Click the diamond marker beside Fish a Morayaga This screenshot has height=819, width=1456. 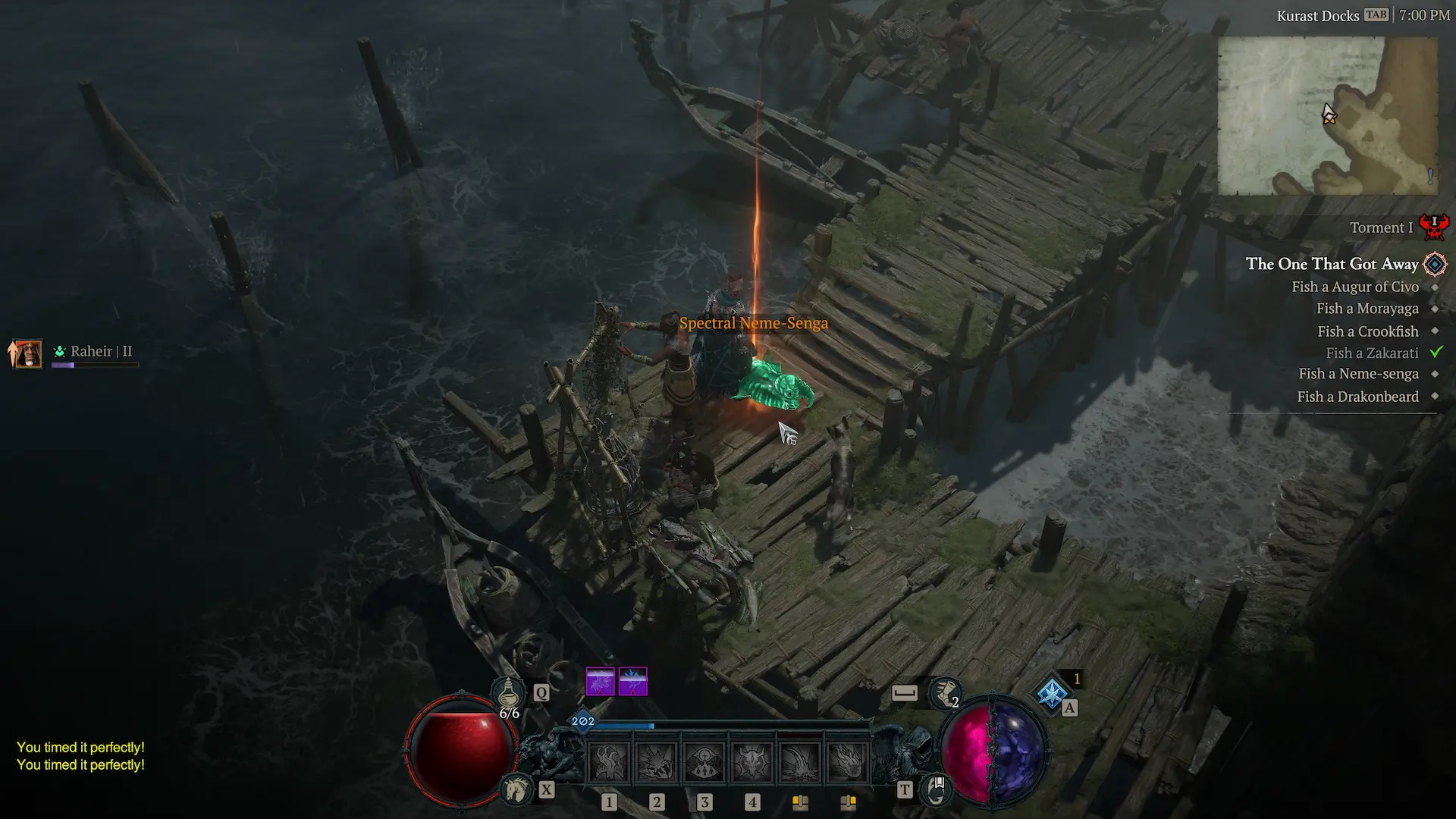point(1435,309)
